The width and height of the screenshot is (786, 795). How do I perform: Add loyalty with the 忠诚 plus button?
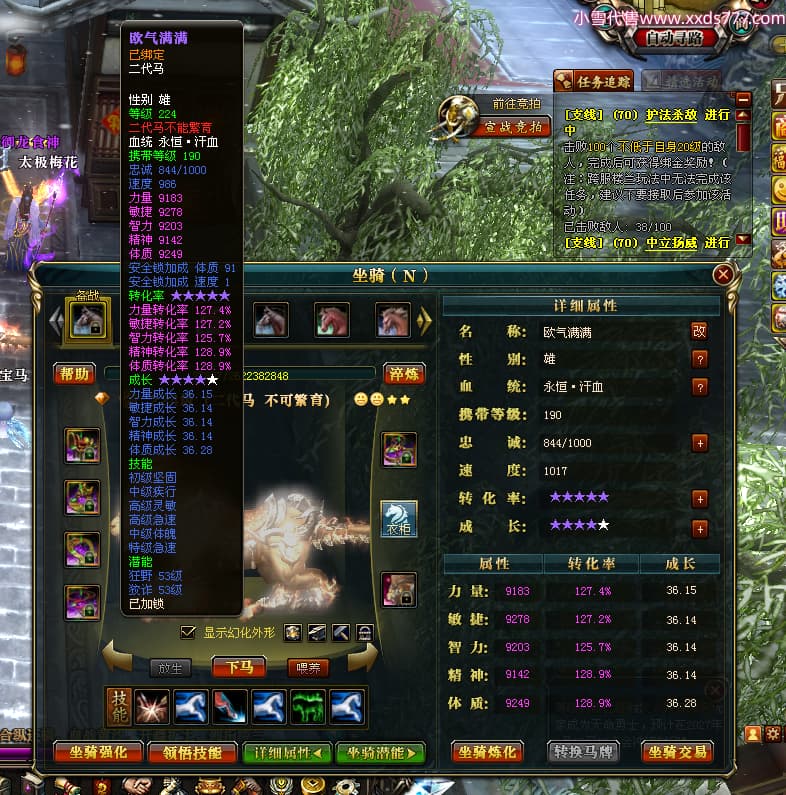(700, 442)
